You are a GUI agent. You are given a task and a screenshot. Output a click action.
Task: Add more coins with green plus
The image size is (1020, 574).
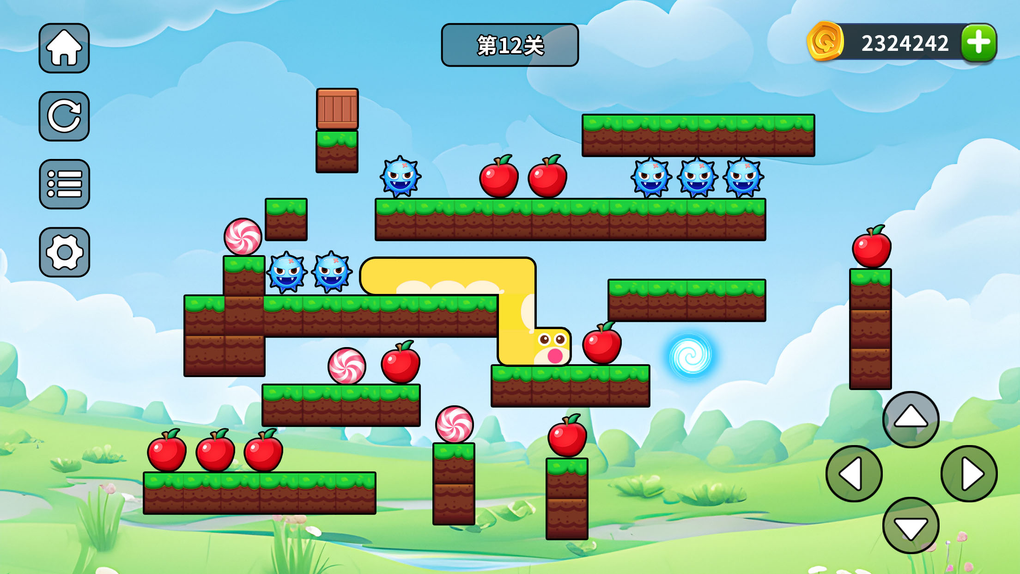pyautogui.click(x=978, y=43)
